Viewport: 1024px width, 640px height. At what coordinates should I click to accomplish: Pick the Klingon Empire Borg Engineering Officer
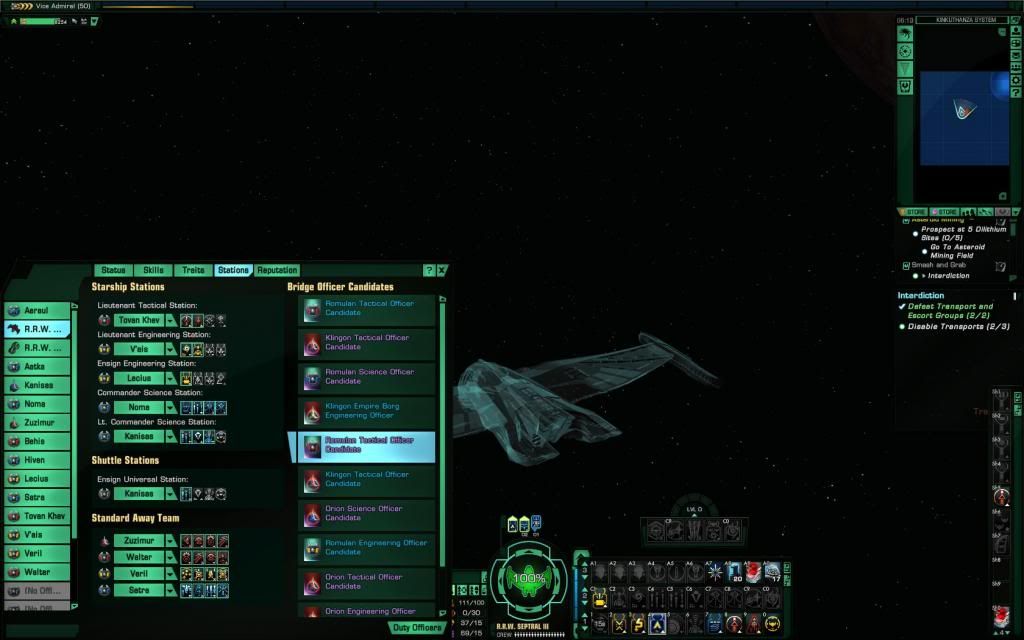pyautogui.click(x=367, y=411)
